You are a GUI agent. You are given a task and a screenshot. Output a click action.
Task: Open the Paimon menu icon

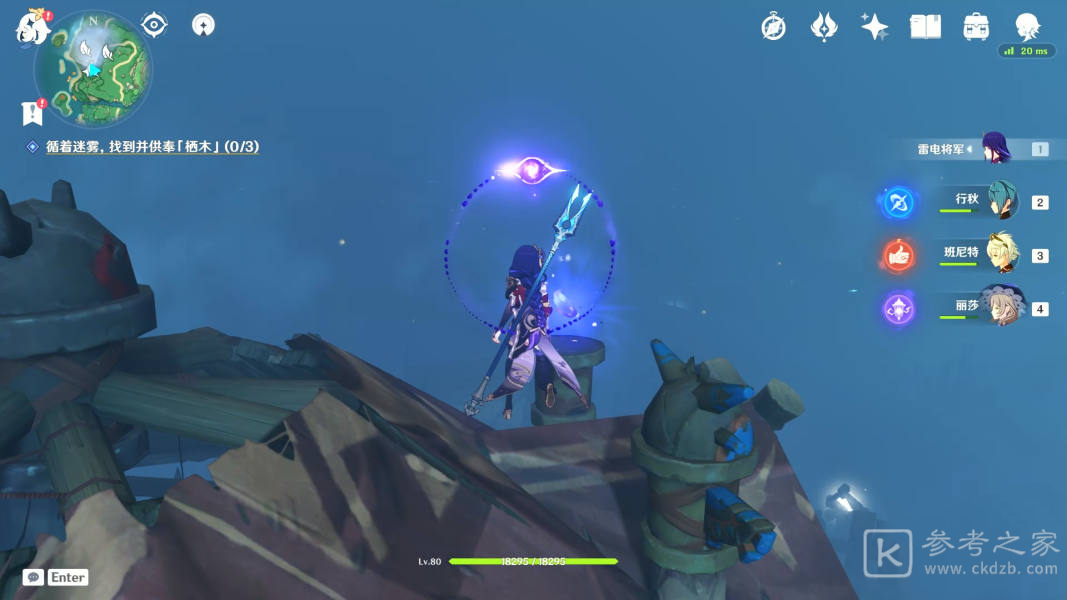[32, 28]
